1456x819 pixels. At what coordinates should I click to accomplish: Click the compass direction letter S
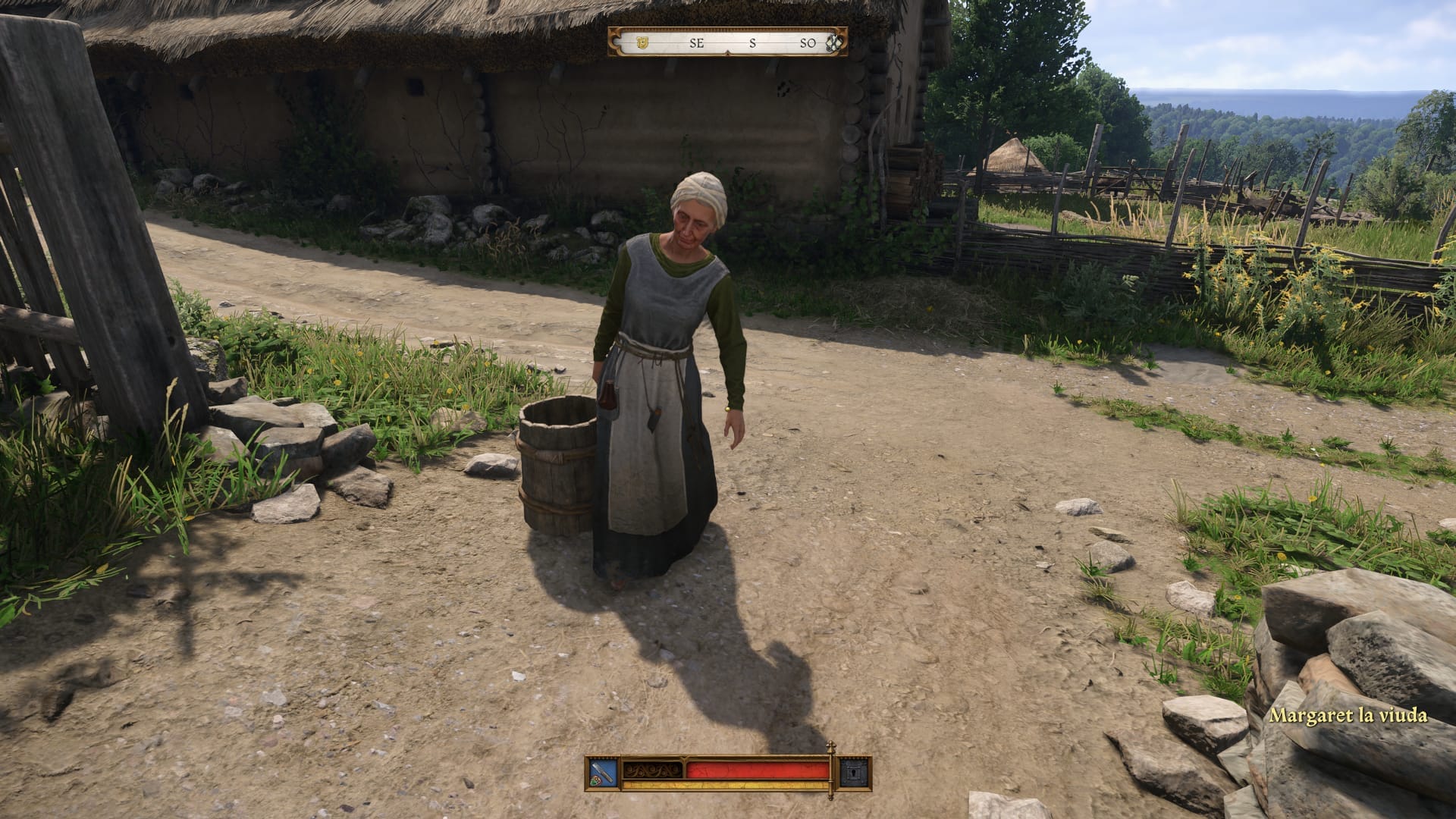coord(753,43)
